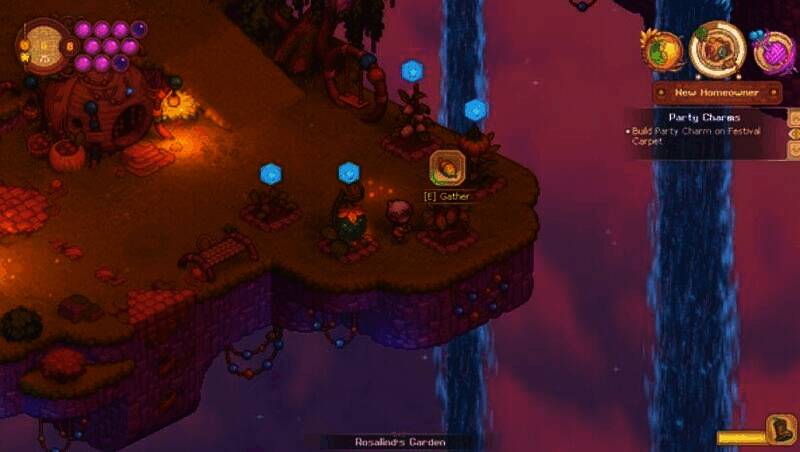Viewport: 800px width, 452px height.
Task: Select the large center portrait medallion
Action: tap(717, 48)
